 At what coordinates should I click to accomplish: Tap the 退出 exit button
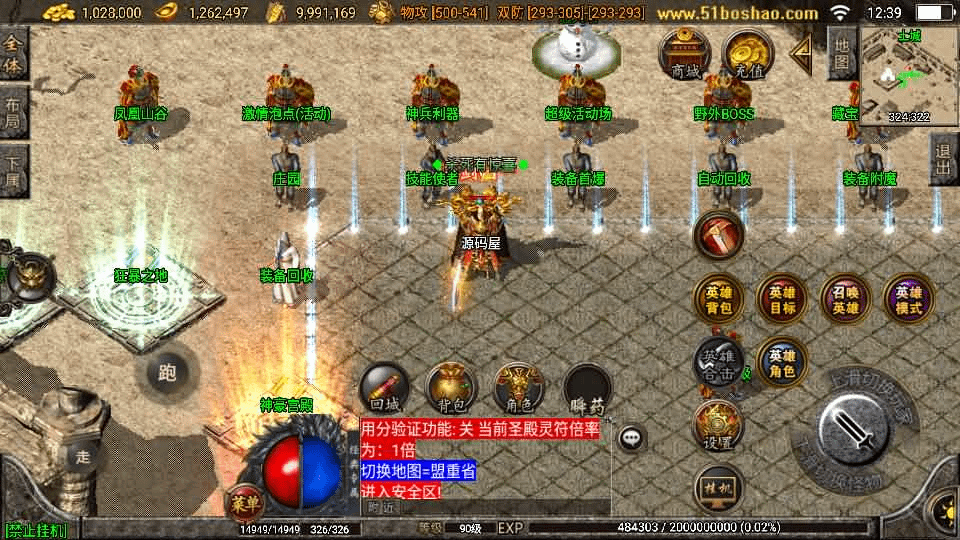coord(943,158)
